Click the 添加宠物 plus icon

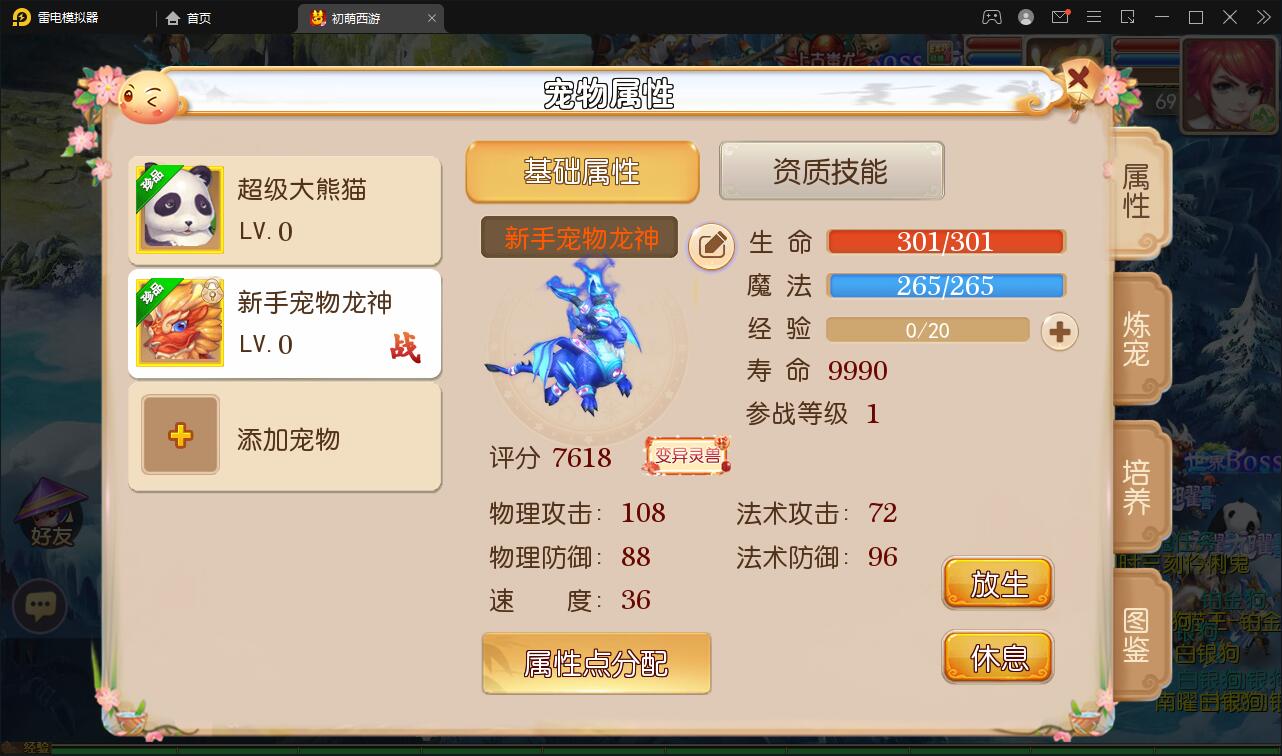click(x=180, y=437)
